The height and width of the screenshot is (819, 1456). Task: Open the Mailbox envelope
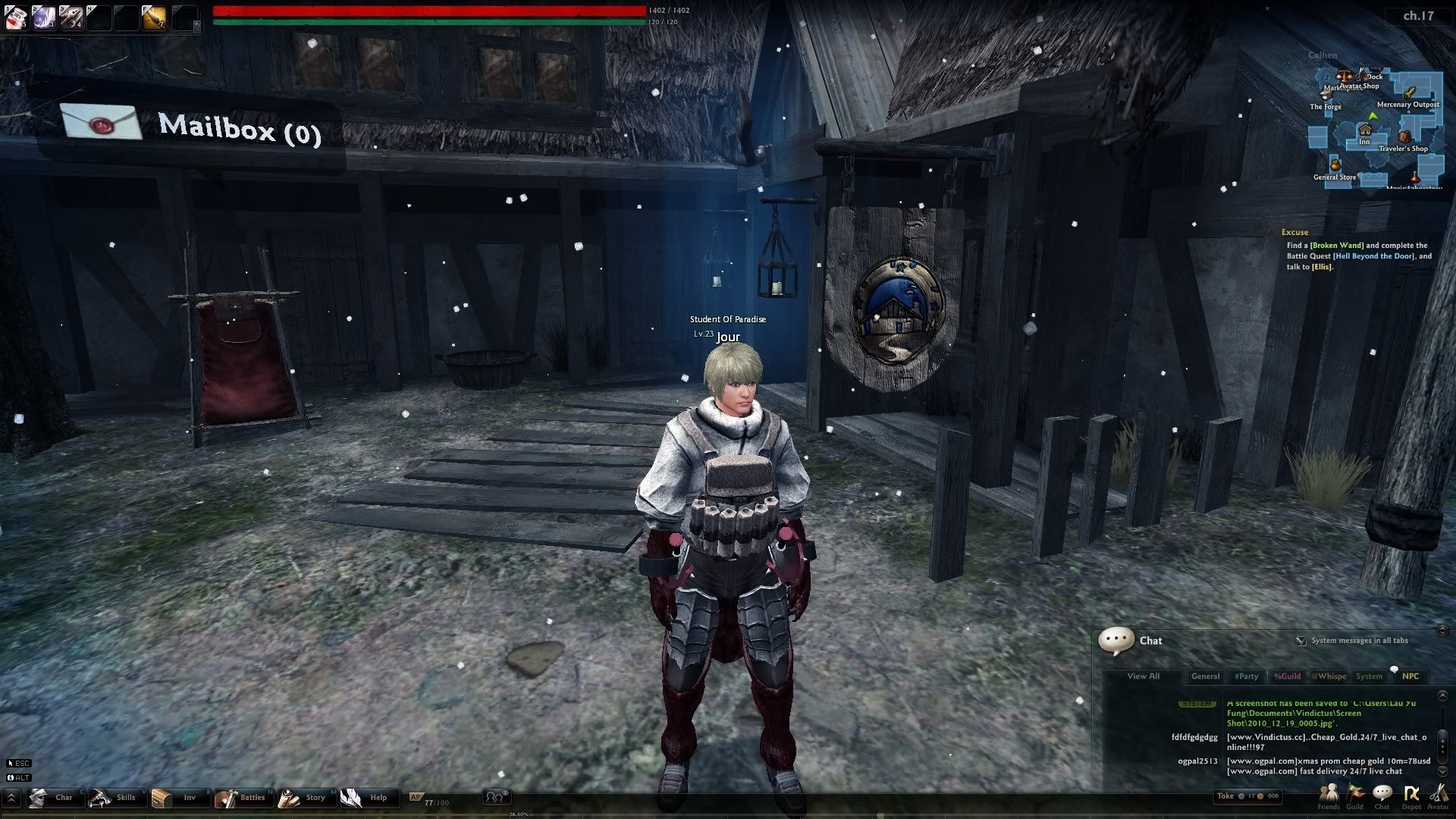point(101,121)
